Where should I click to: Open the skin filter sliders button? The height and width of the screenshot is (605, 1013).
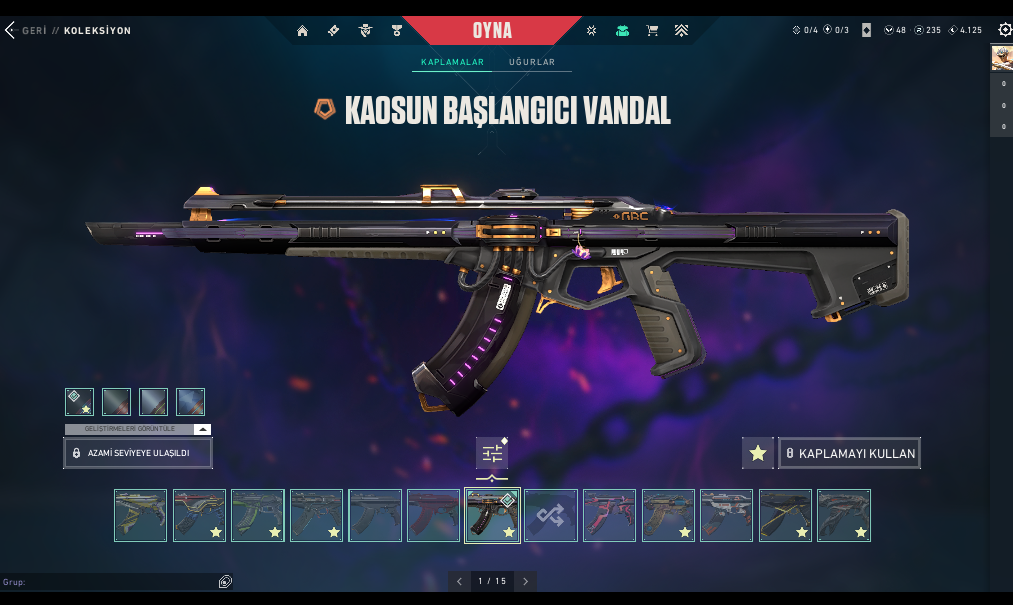(x=492, y=454)
